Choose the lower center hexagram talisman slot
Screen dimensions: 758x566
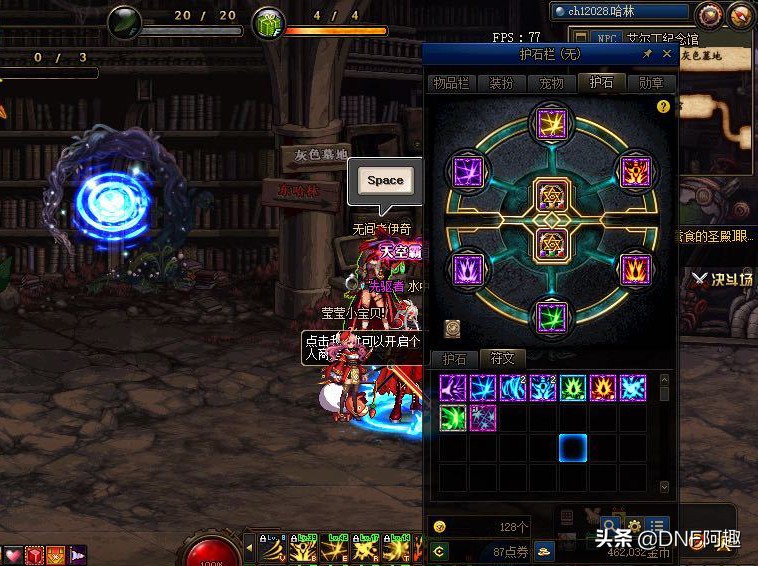551,243
